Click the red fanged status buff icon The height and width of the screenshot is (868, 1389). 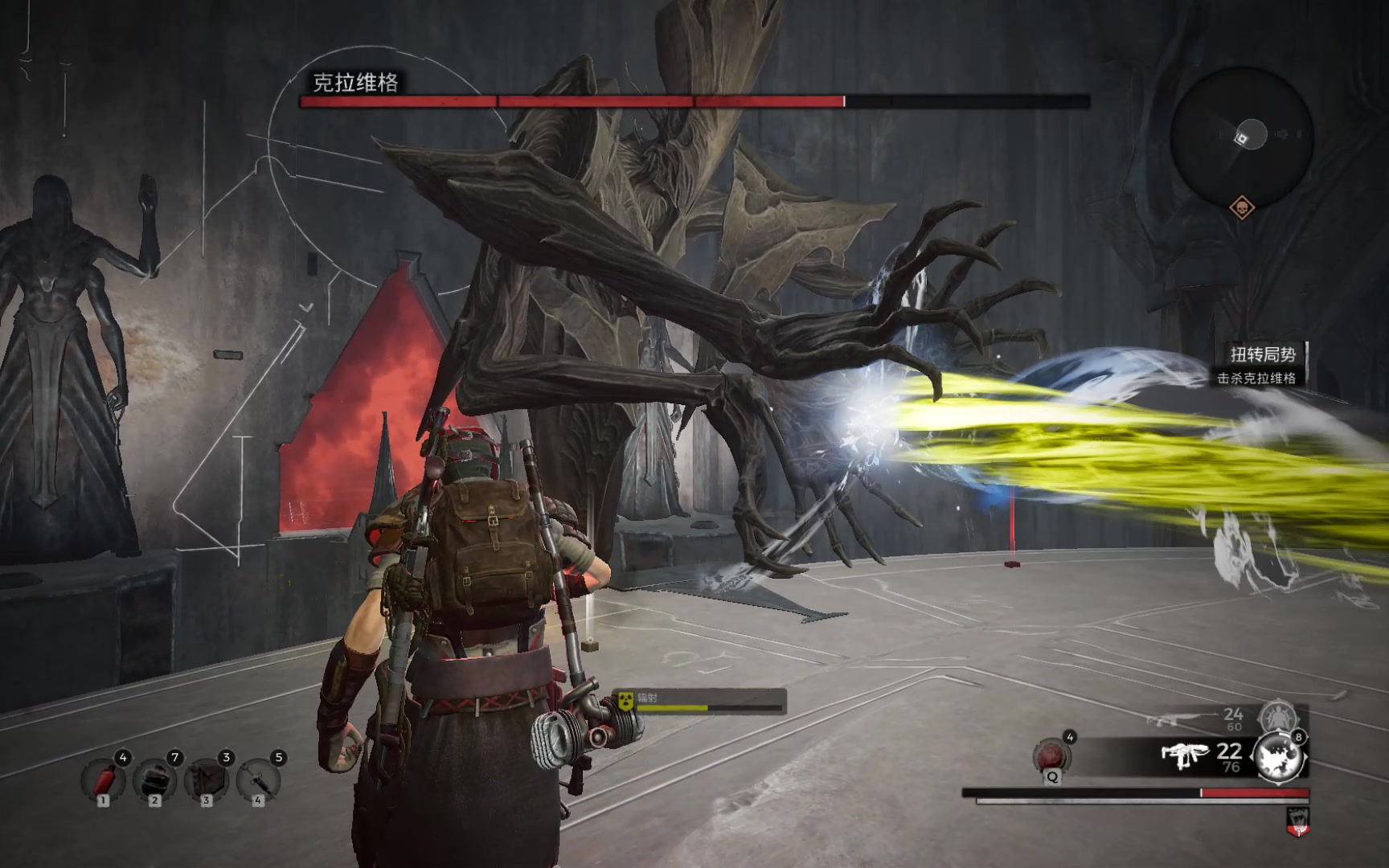pyautogui.click(x=1298, y=821)
